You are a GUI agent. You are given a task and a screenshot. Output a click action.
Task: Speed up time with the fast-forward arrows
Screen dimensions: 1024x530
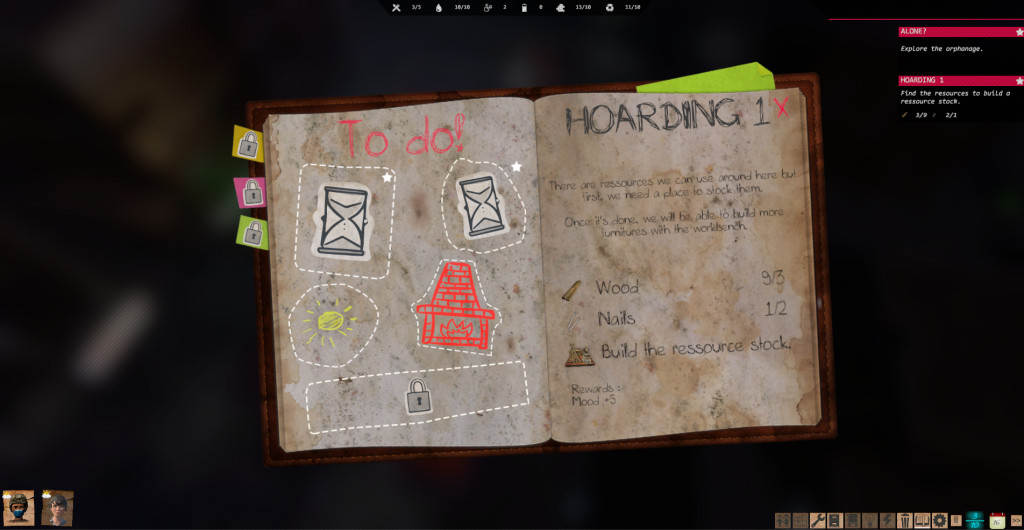coord(1016,520)
